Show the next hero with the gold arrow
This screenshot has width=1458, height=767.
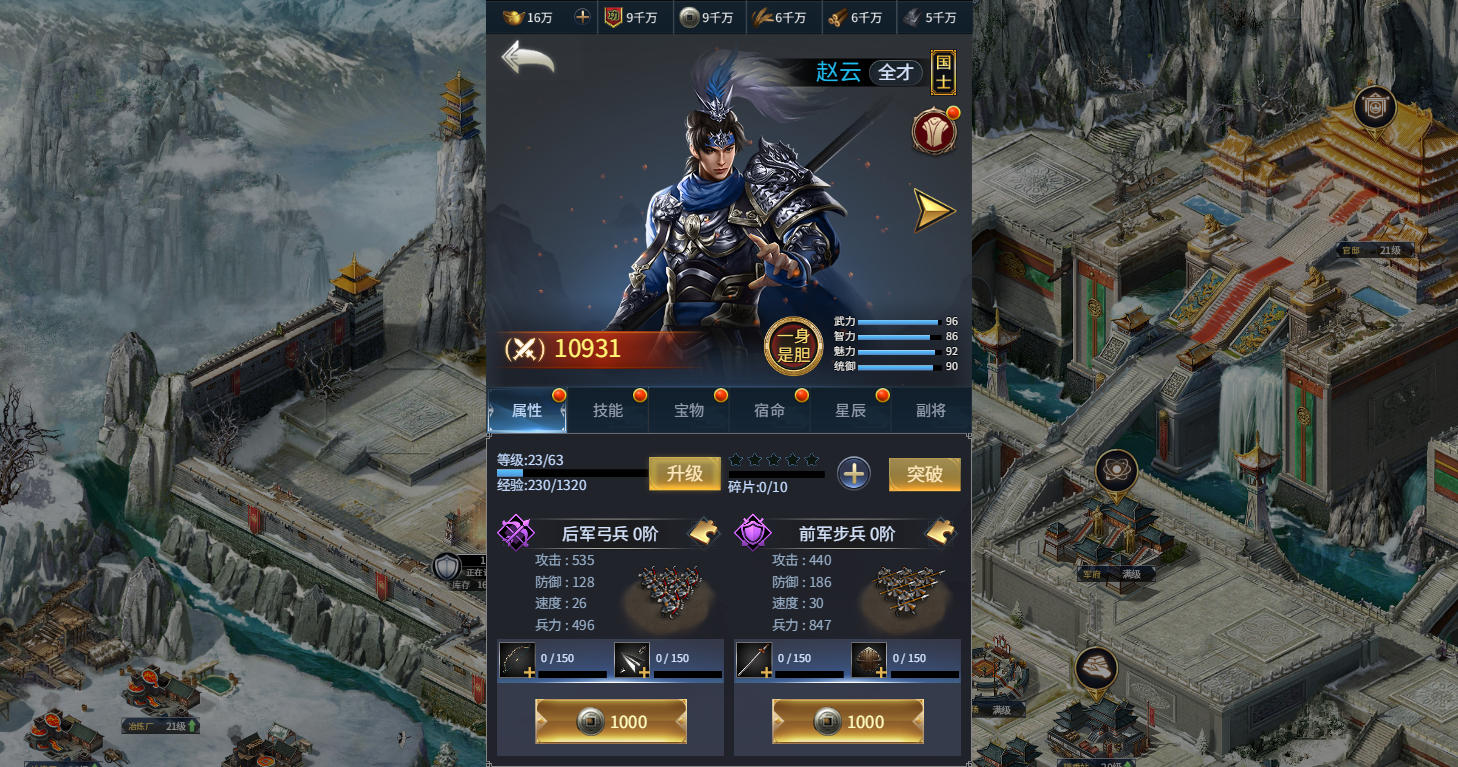[934, 210]
